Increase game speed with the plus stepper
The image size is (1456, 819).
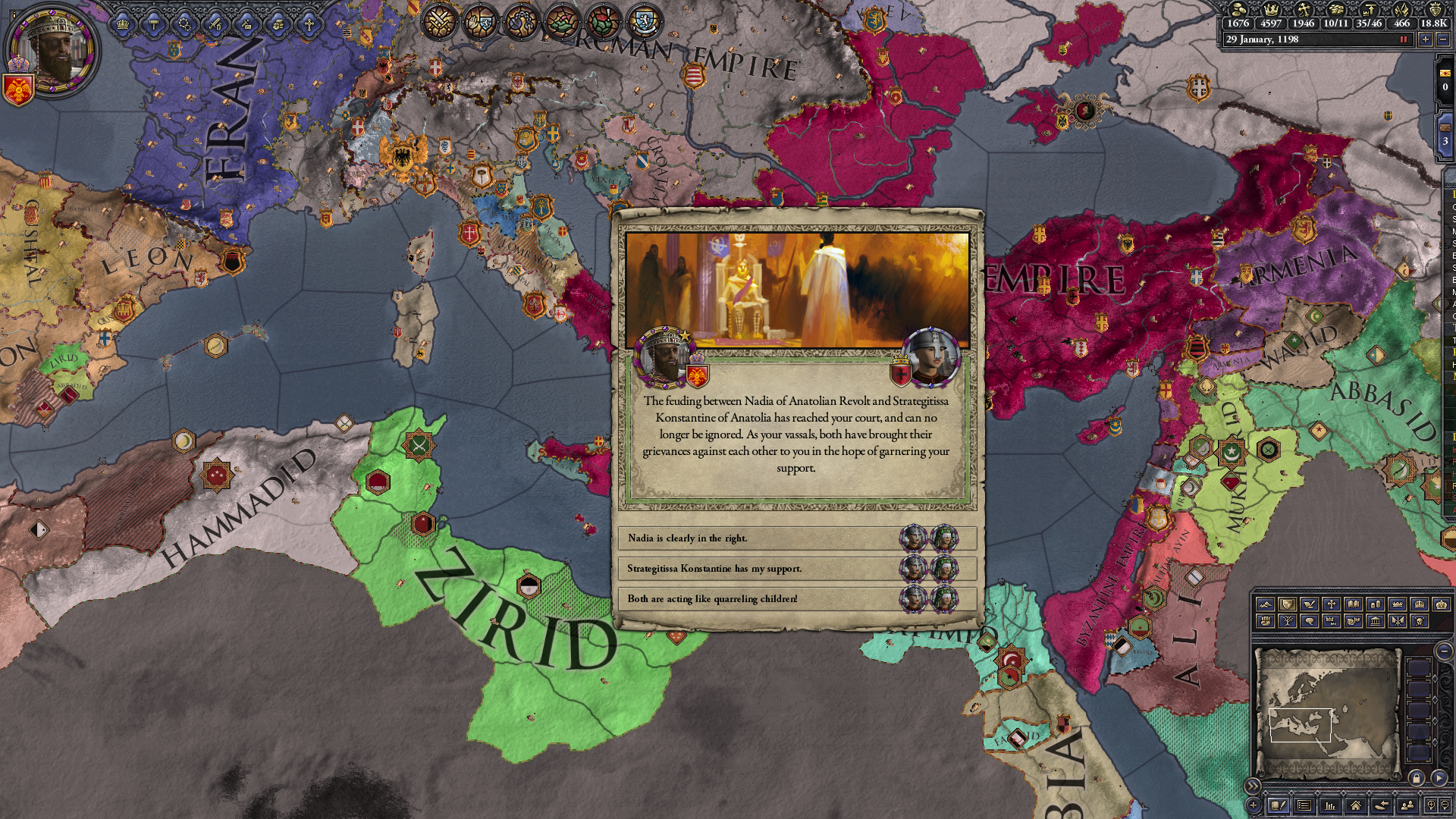[x=1426, y=39]
